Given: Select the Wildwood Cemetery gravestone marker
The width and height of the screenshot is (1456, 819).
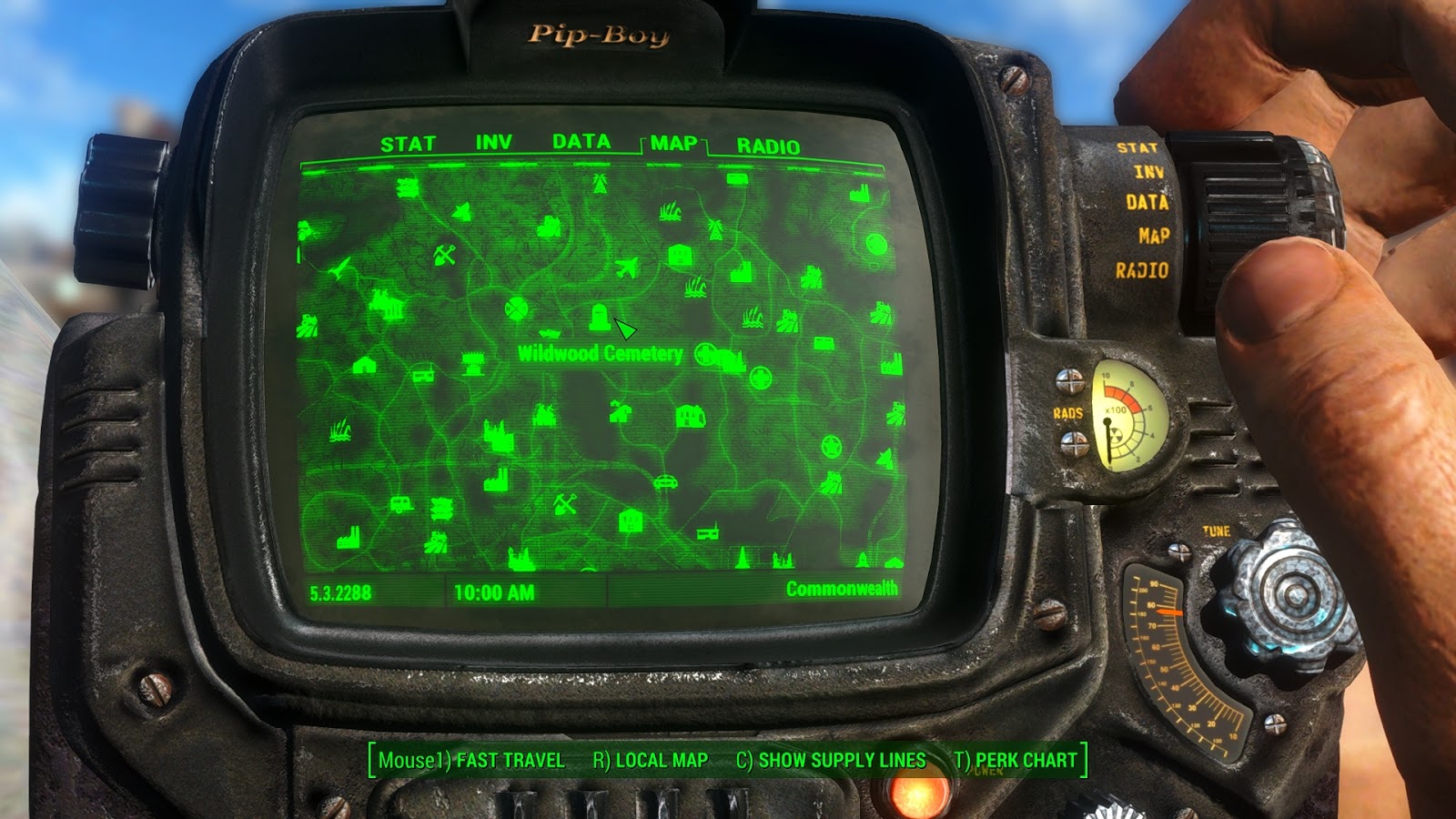Looking at the screenshot, I should click(598, 316).
